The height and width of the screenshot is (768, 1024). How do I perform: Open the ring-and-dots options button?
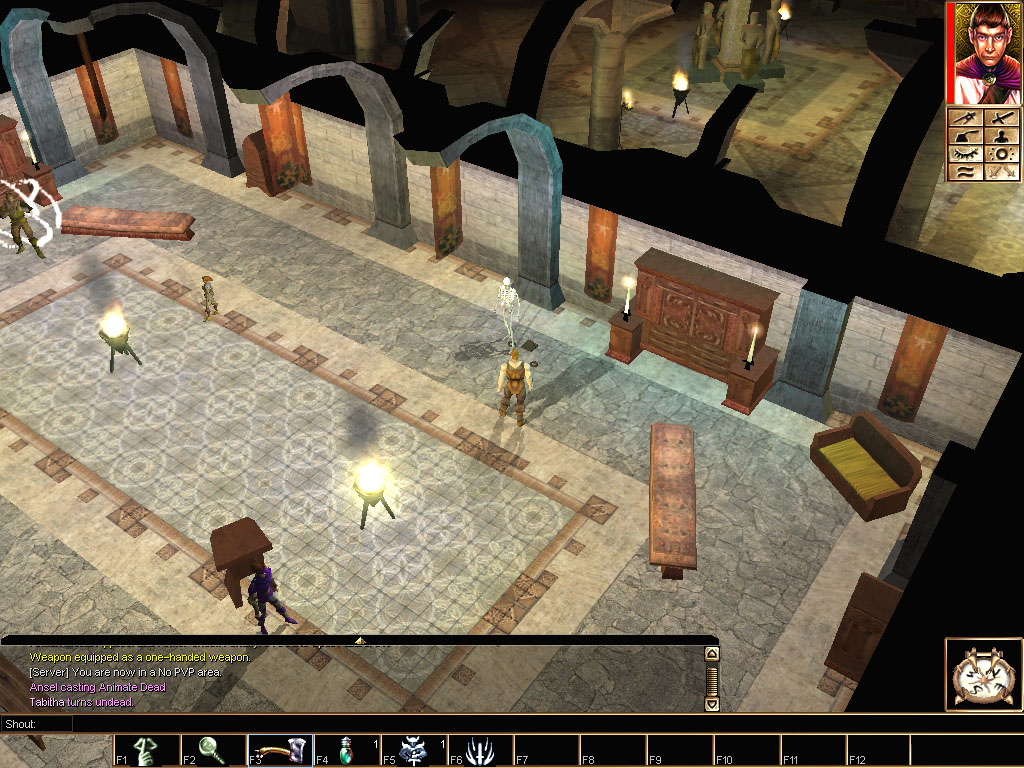[x=1001, y=154]
